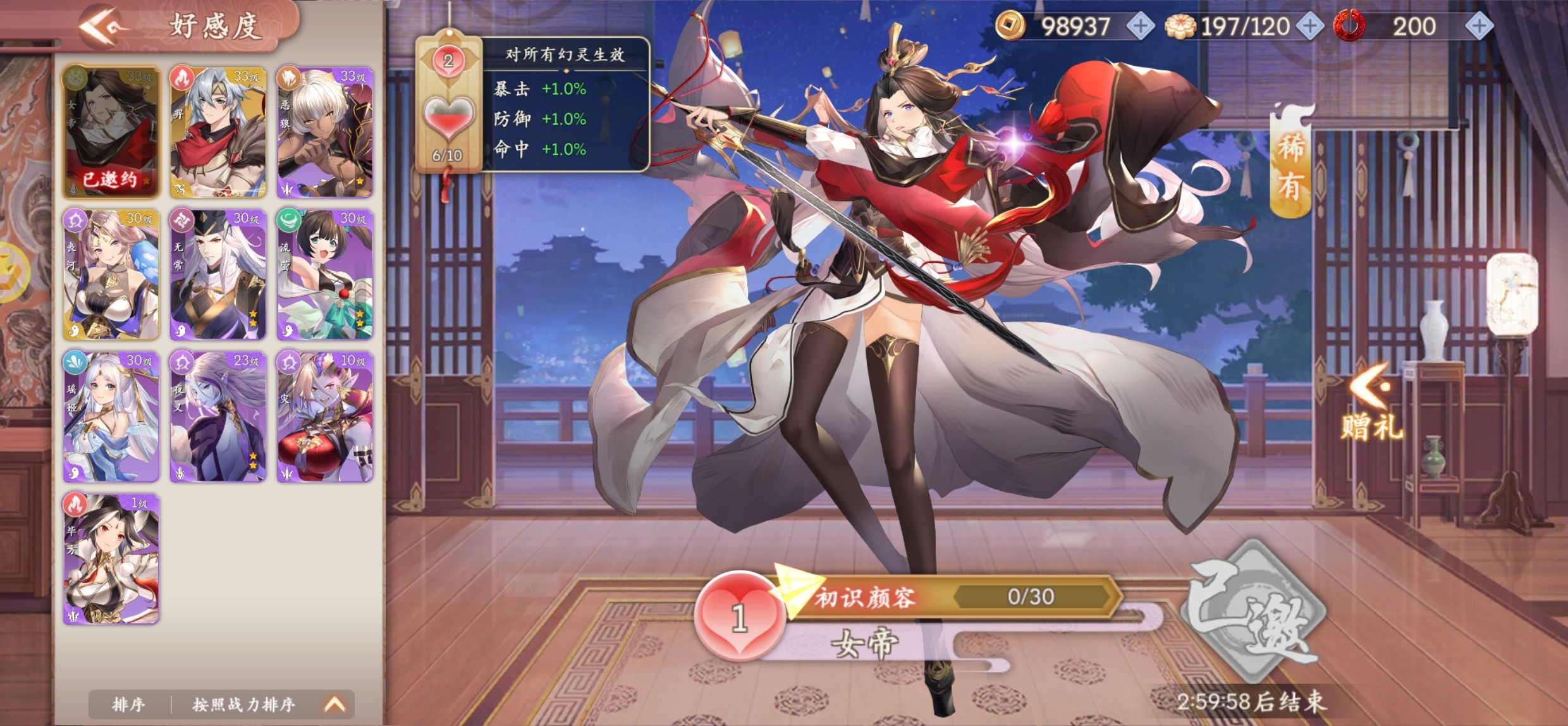Select the 女帝 character card
The height and width of the screenshot is (726, 1568).
(x=111, y=132)
